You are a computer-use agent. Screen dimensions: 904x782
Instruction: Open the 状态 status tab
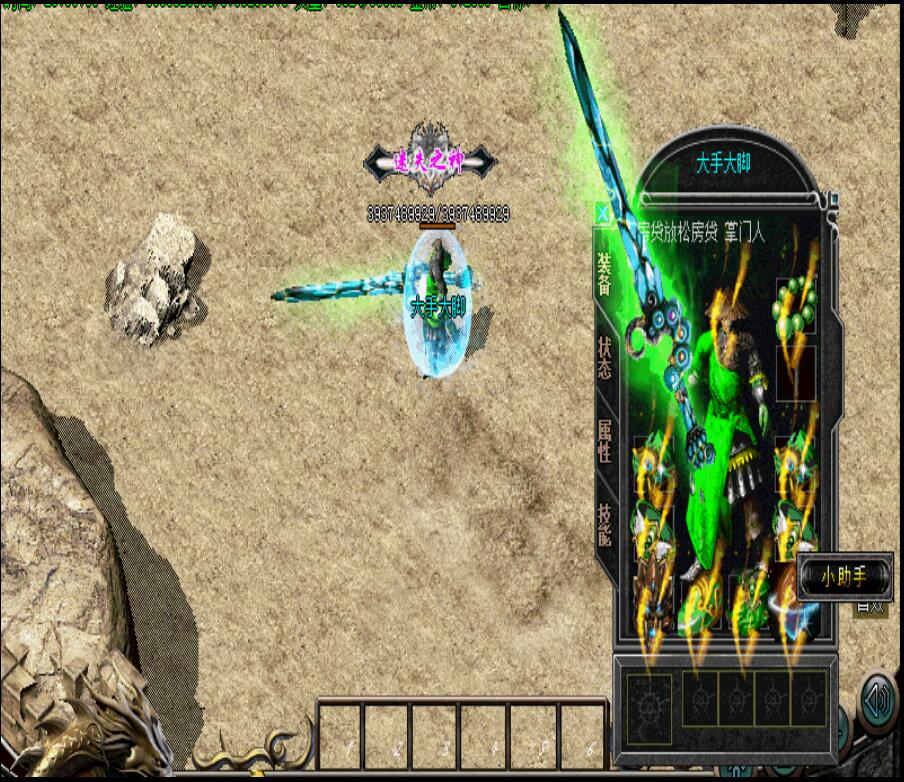(x=605, y=358)
